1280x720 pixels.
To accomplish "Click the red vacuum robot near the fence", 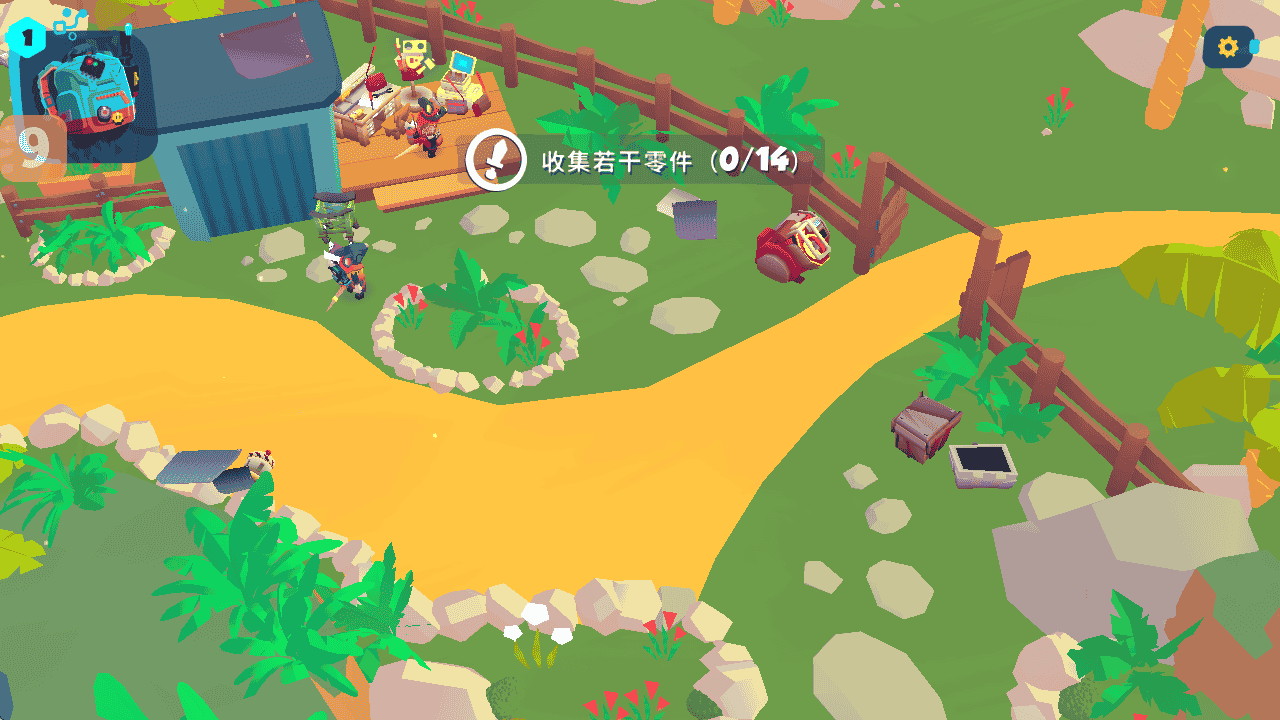I will click(793, 245).
